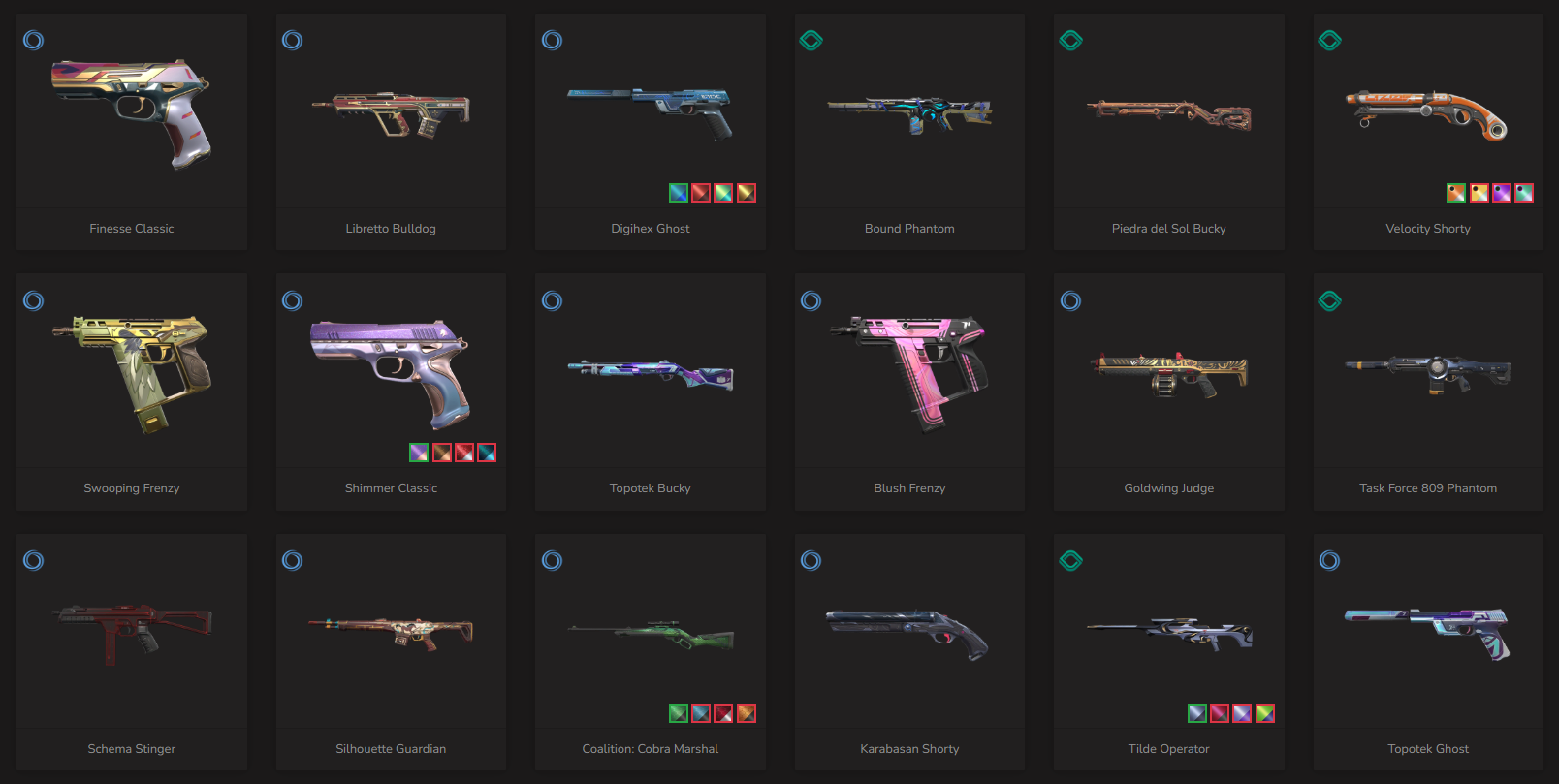Pick the first color variant on Shimmer Classic

pyautogui.click(x=419, y=453)
